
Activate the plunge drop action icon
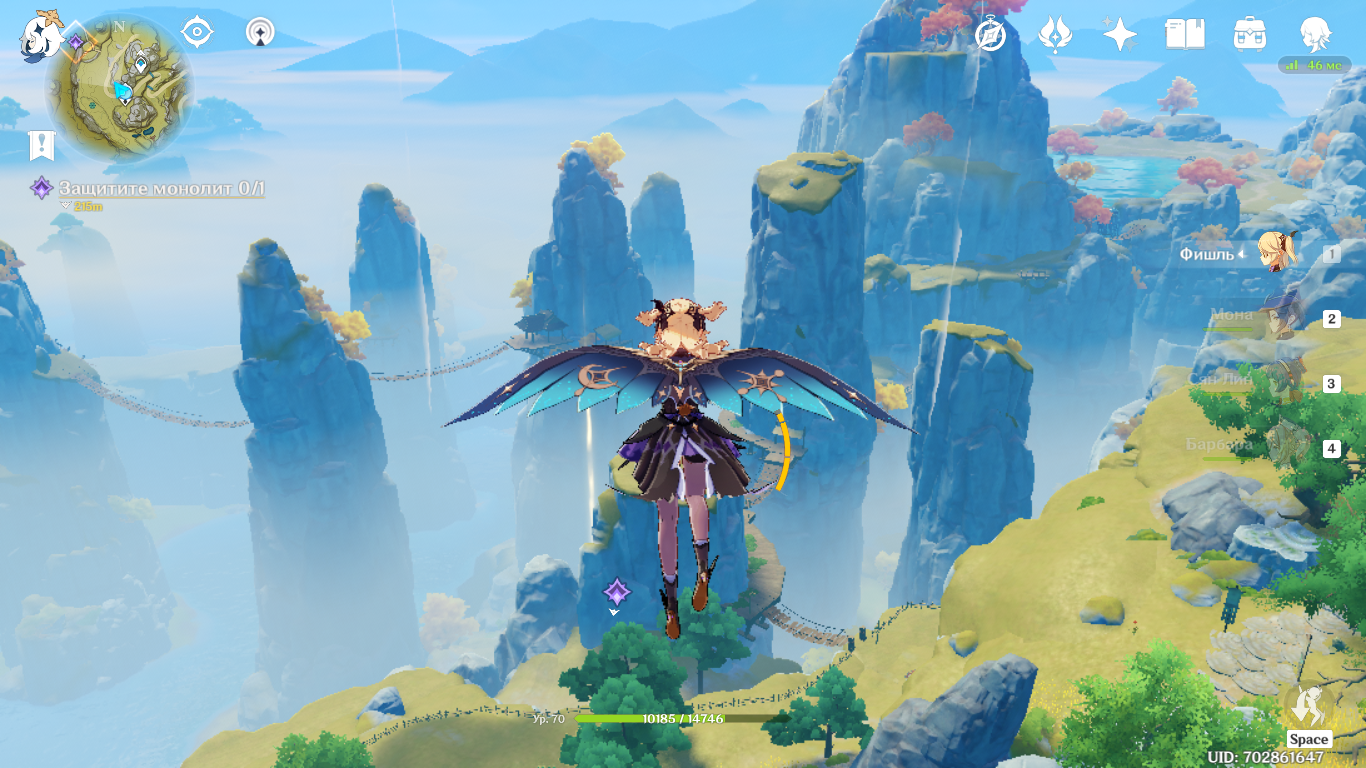1308,707
